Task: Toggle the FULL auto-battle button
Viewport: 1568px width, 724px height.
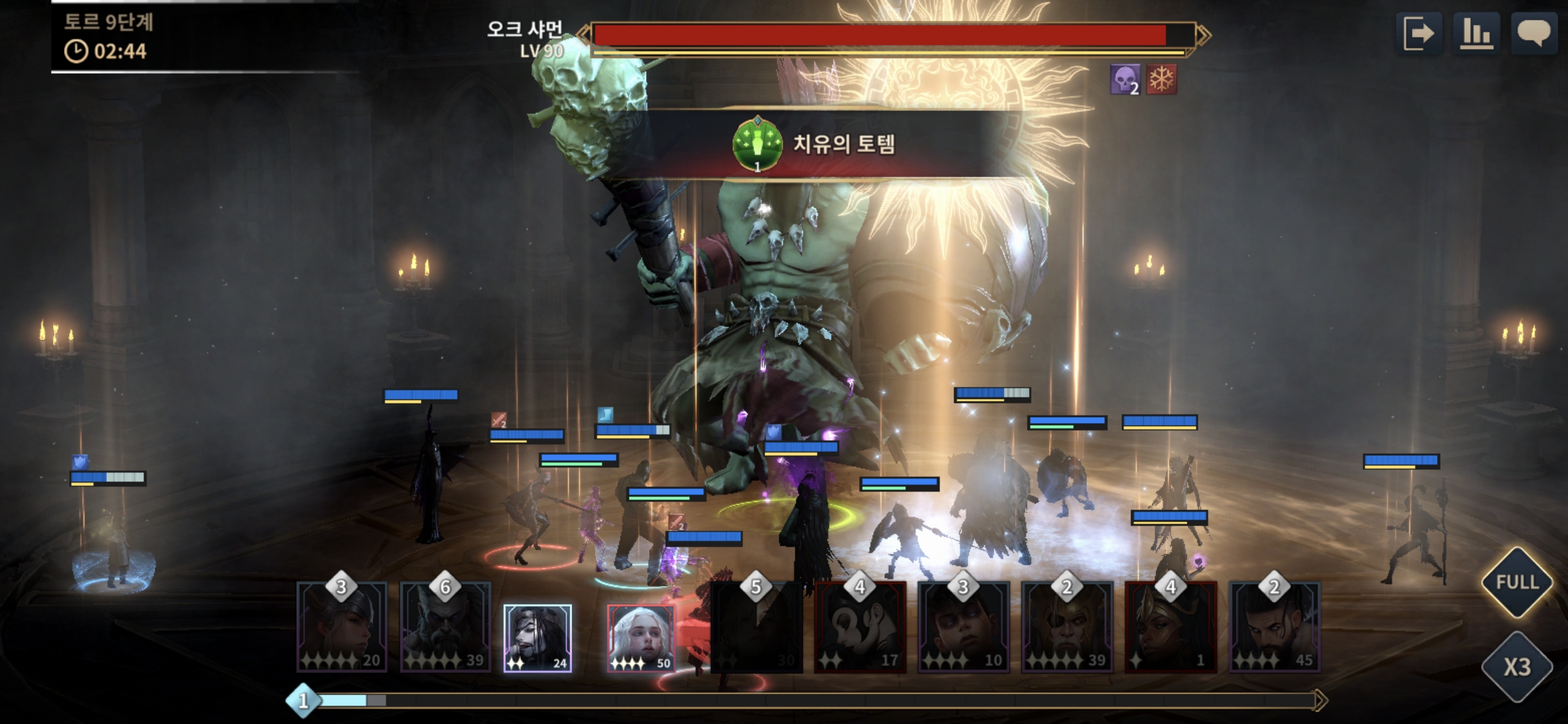Action: [1517, 582]
